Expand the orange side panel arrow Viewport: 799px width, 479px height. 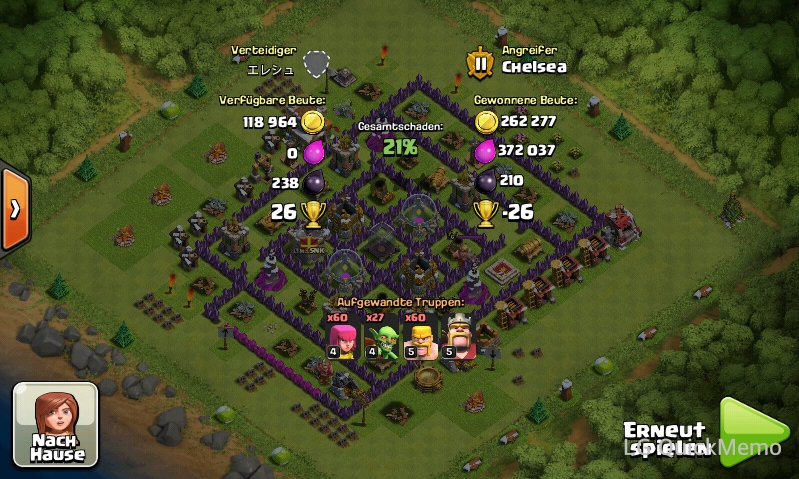[14, 209]
